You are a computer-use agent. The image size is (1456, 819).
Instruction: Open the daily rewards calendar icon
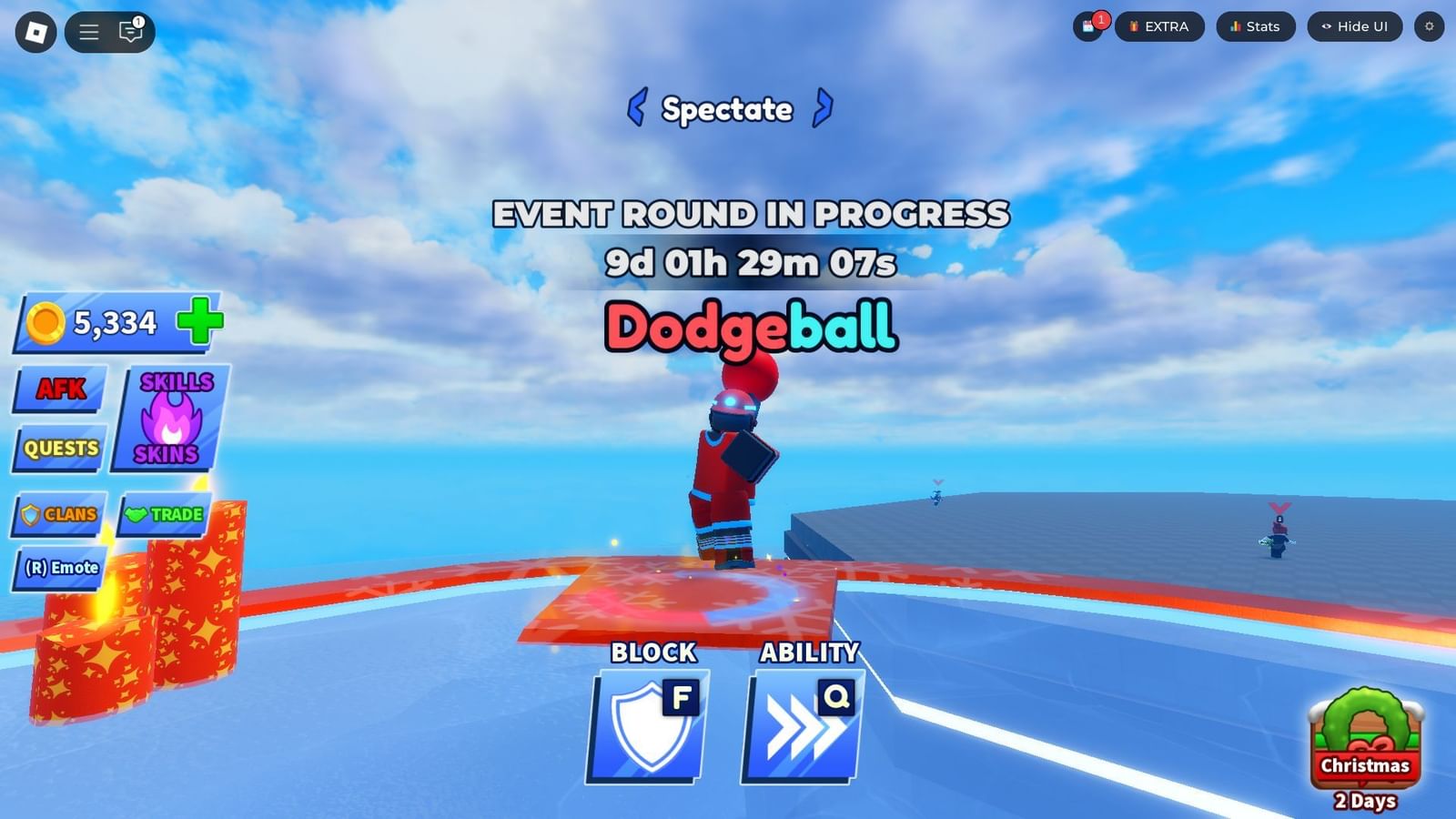(x=1087, y=26)
